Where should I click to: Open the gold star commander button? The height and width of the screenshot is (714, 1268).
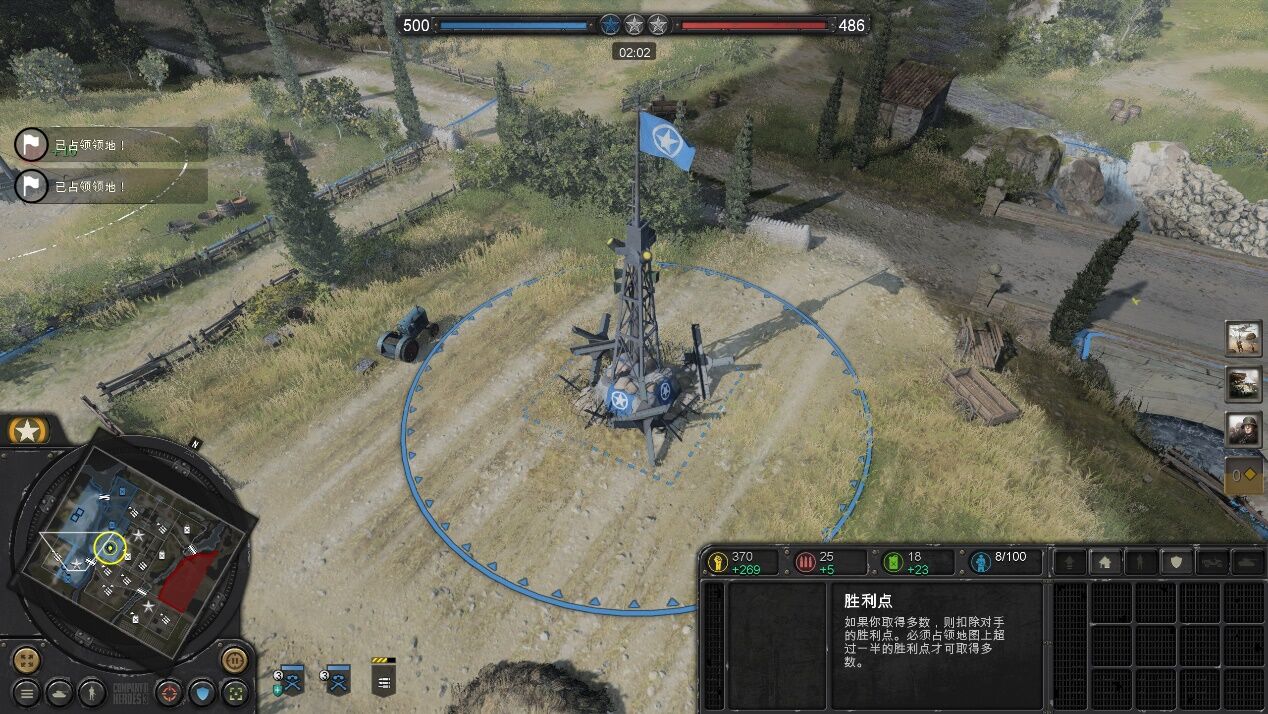coord(28,431)
